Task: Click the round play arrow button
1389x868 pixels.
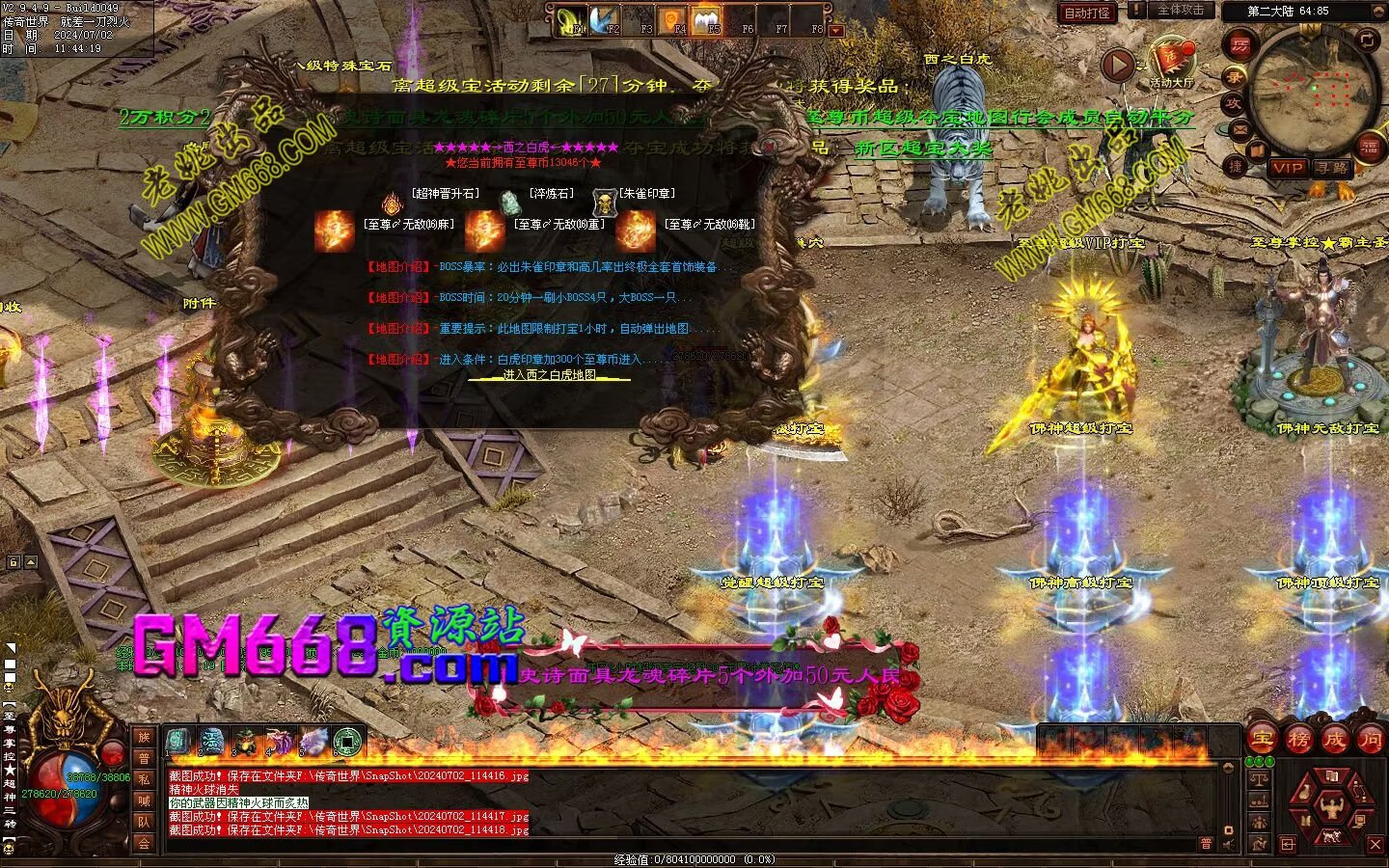Action: point(1118,66)
